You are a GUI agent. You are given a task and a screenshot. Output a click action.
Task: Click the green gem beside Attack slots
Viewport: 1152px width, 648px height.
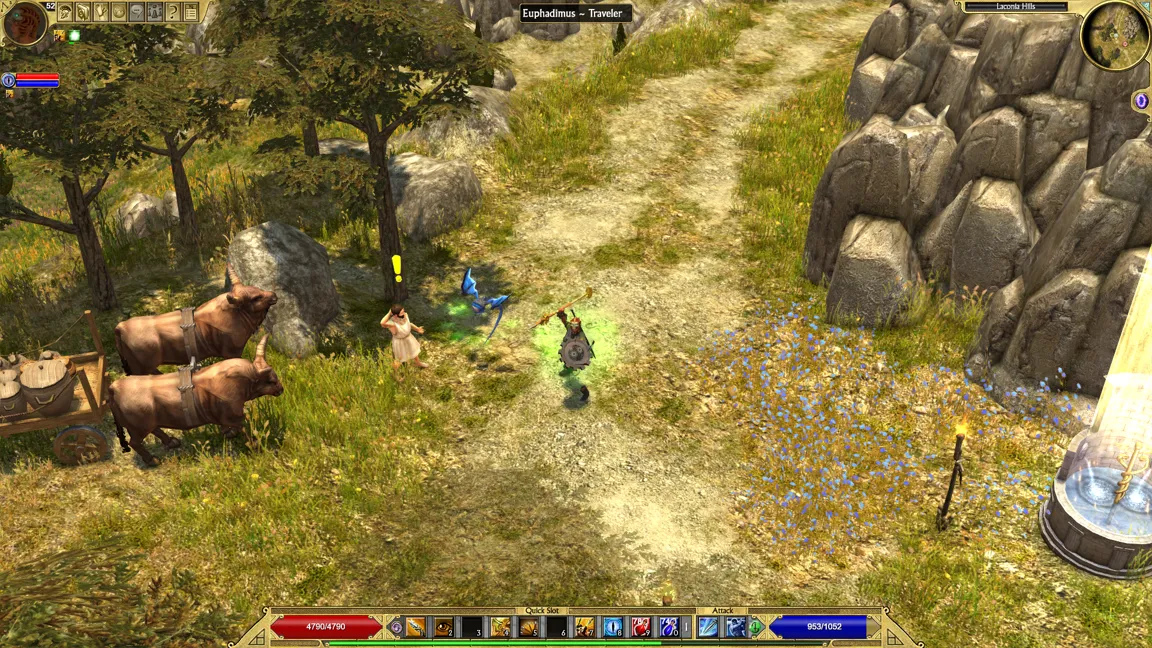coord(757,627)
